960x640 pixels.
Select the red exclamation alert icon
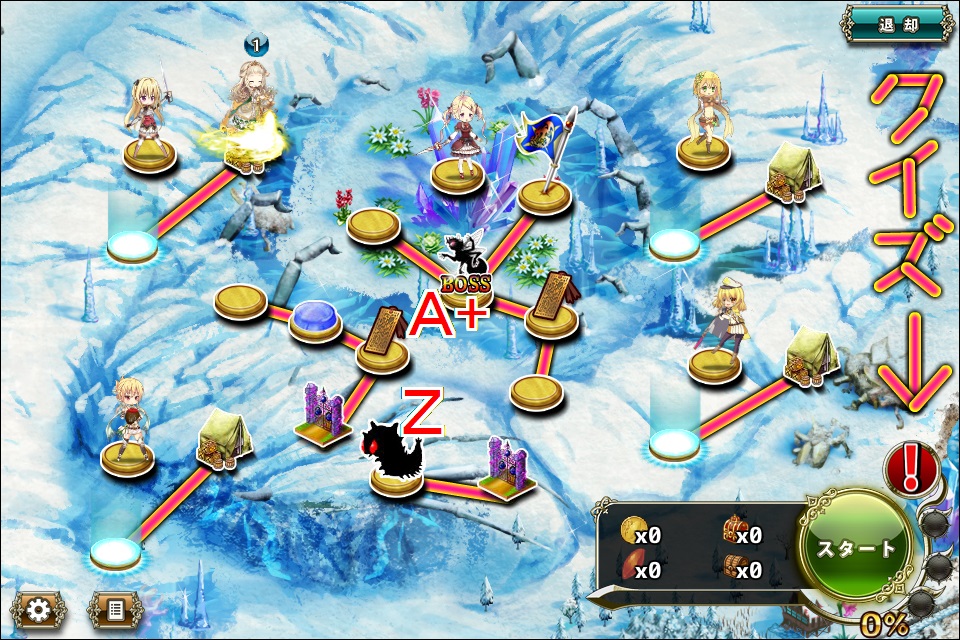[x=911, y=468]
